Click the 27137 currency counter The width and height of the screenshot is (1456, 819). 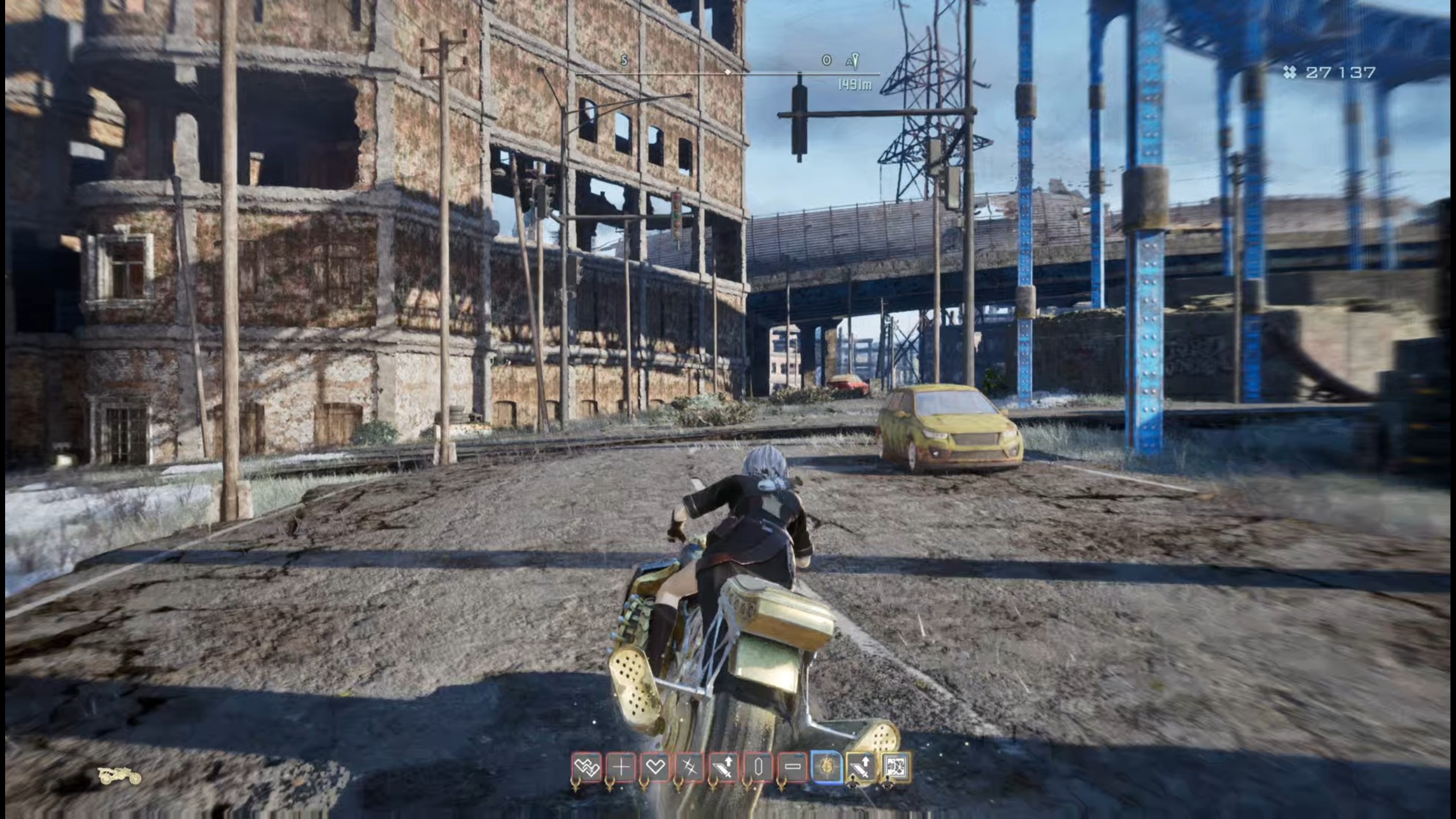click(x=1342, y=71)
